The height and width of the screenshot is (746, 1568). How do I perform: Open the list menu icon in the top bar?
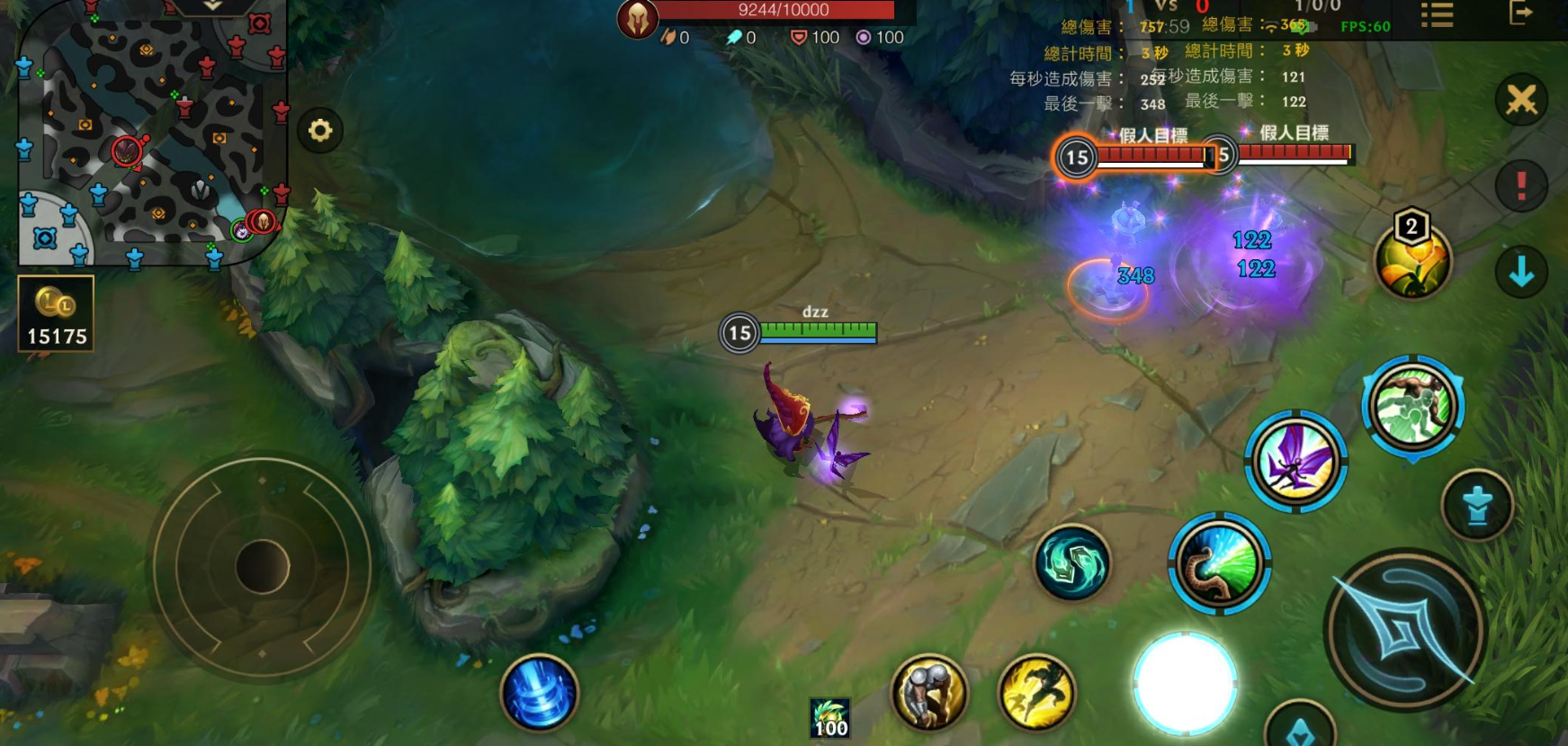[1437, 15]
